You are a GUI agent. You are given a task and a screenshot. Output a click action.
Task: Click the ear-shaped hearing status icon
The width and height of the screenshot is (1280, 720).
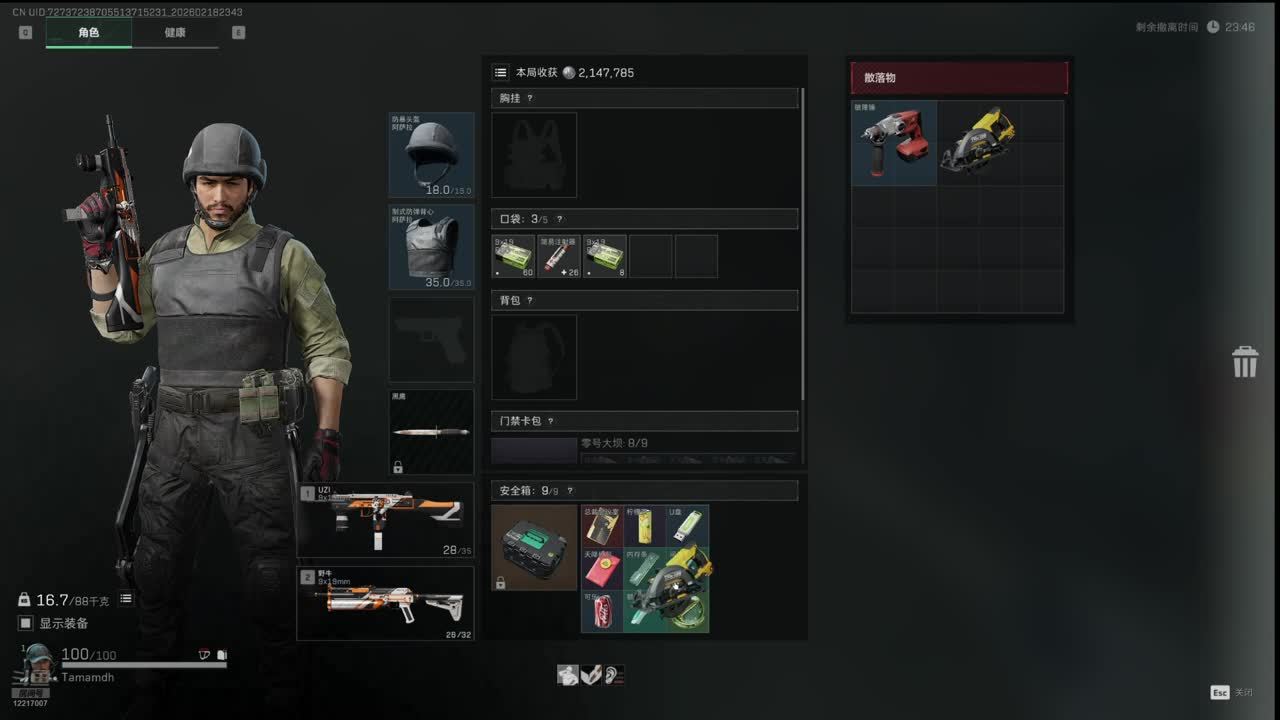pos(614,675)
